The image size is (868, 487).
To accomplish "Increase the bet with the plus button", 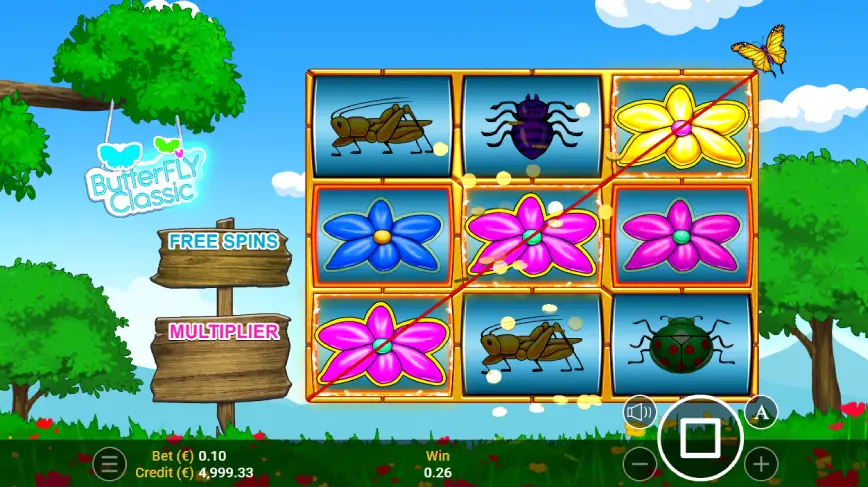I will coord(761,464).
